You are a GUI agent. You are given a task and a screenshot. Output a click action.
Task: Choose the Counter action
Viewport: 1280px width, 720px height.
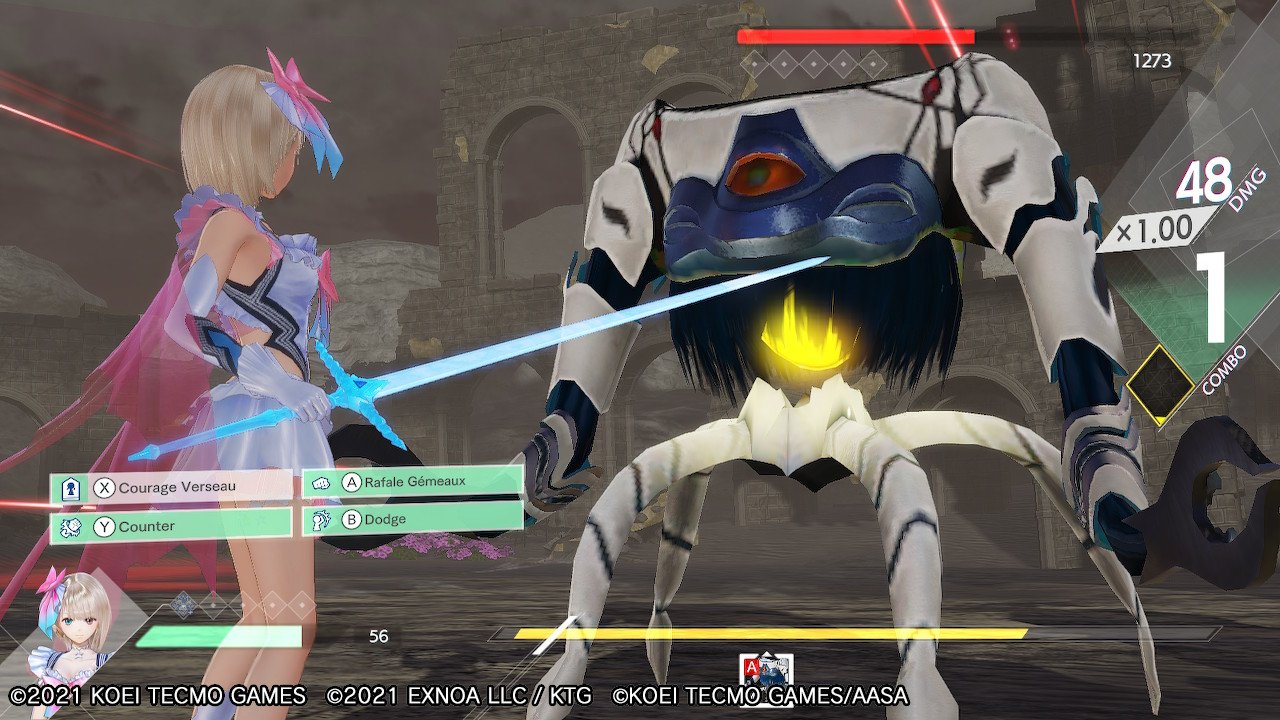[172, 525]
